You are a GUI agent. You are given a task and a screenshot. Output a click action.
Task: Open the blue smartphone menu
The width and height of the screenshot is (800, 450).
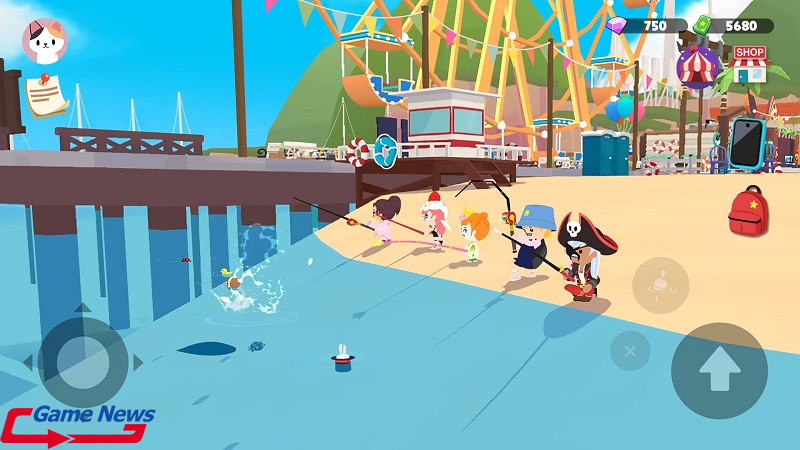coord(746,143)
